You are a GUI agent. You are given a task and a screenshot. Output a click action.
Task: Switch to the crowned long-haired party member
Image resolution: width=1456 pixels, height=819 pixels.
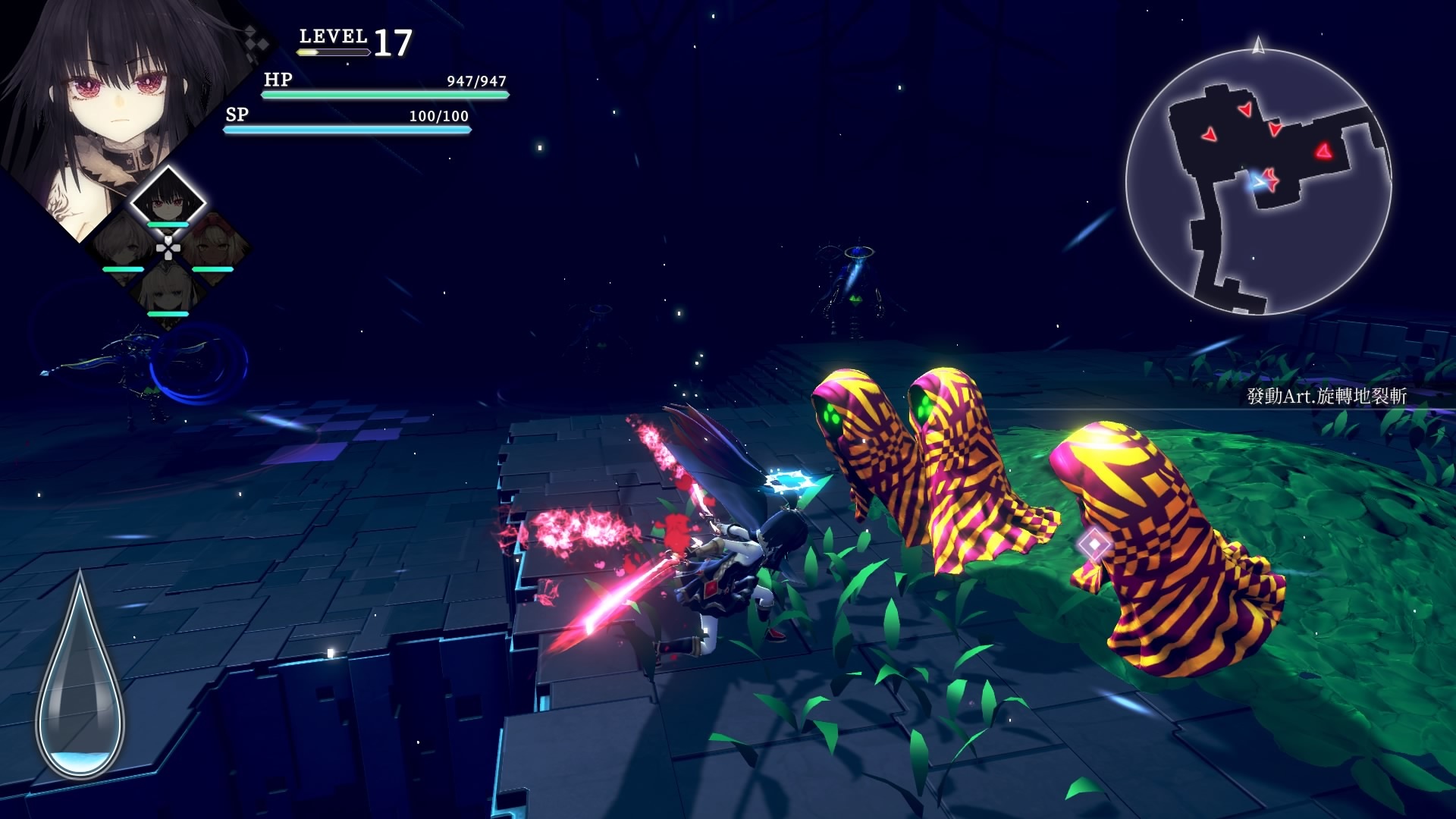pos(168,290)
